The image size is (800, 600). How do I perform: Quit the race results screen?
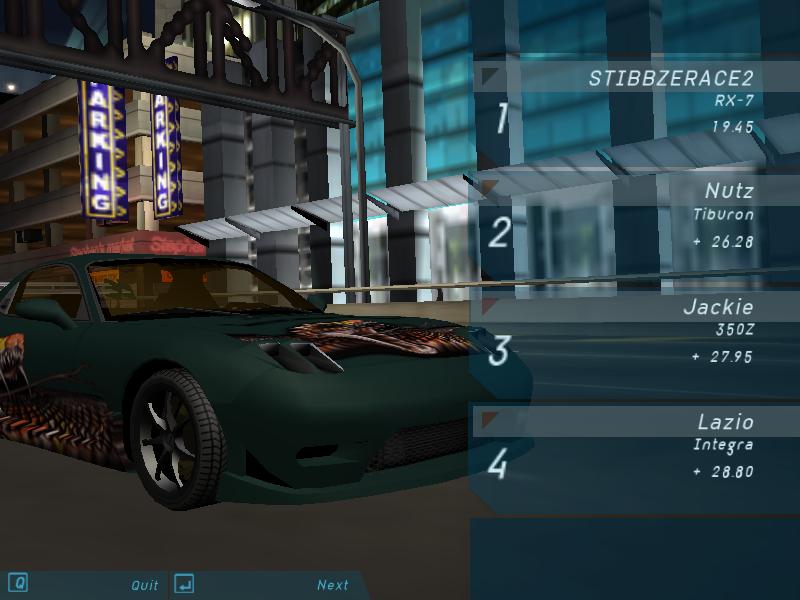pos(145,585)
